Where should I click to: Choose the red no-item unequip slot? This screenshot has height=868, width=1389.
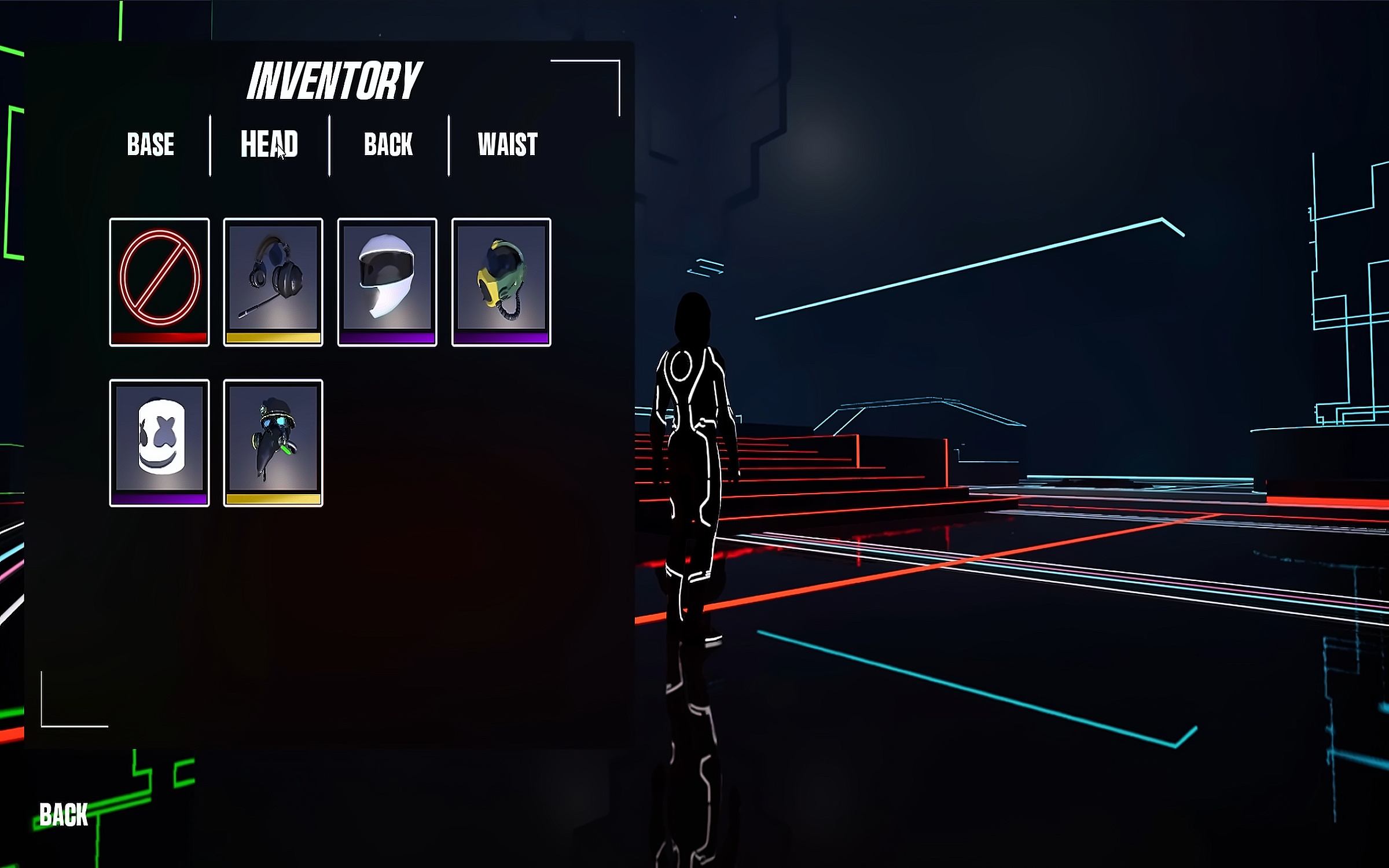click(x=159, y=282)
